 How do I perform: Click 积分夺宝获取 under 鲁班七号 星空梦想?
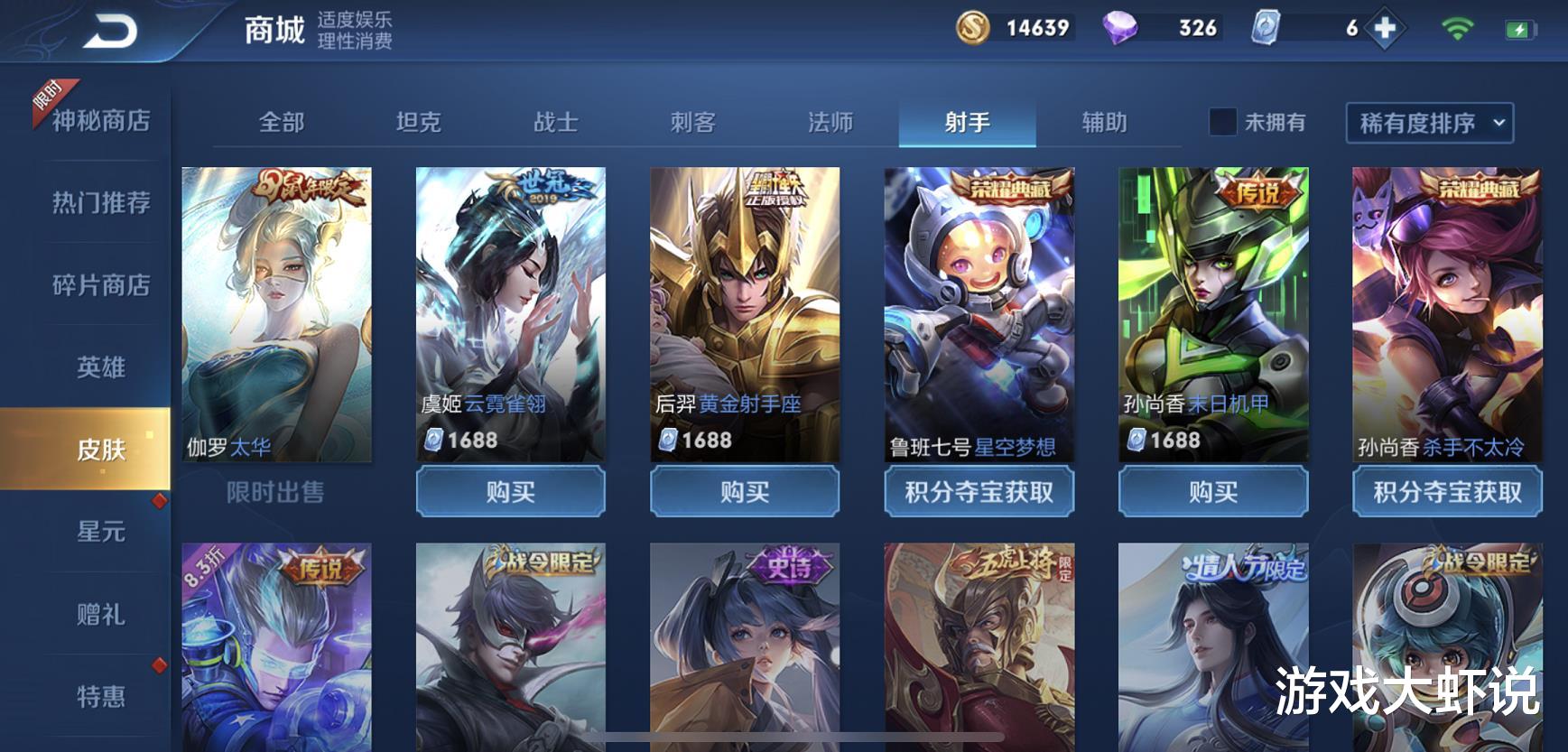[979, 493]
